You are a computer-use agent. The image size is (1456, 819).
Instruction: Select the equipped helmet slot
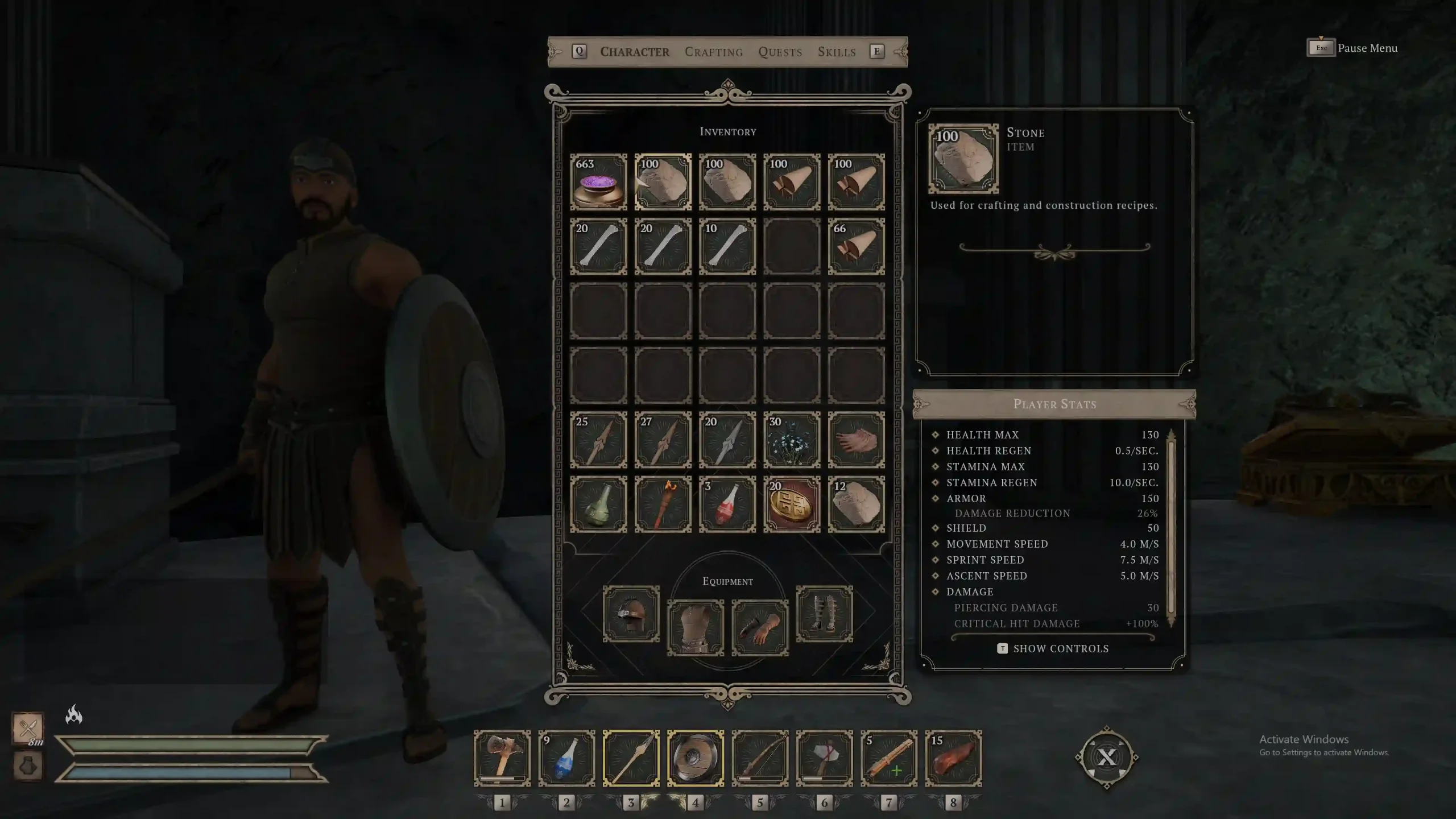click(x=631, y=614)
